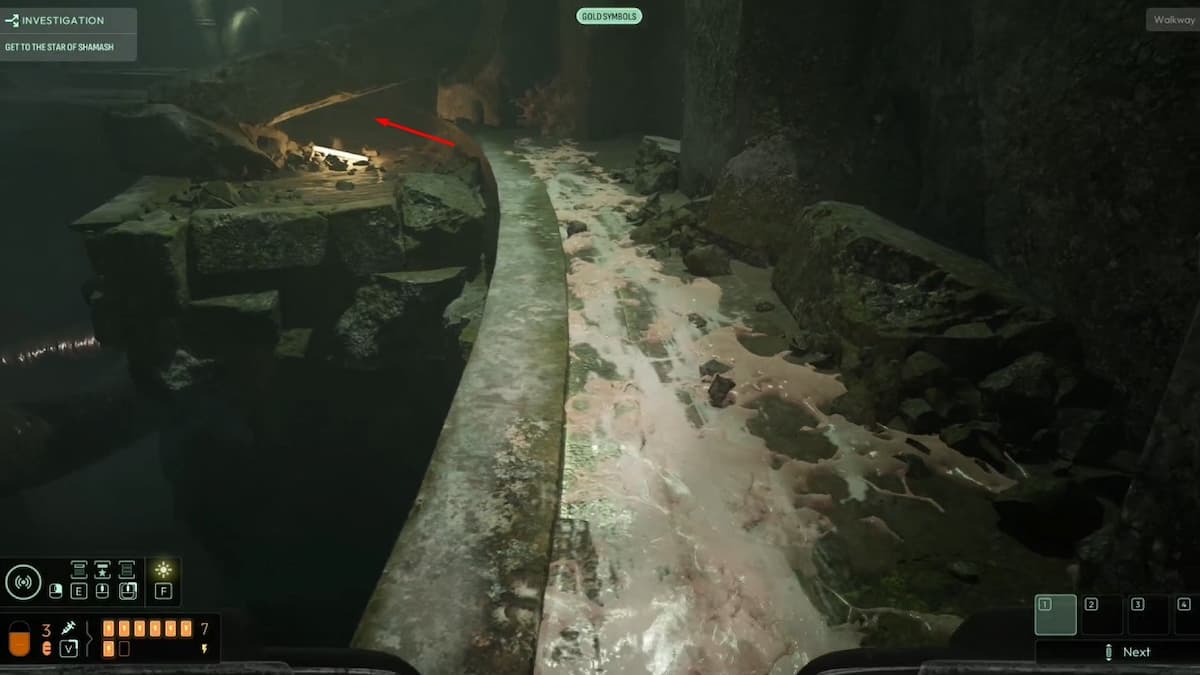The image size is (1200, 675).
Task: Activate the circular signal scanner icon
Action: pyautogui.click(x=22, y=582)
